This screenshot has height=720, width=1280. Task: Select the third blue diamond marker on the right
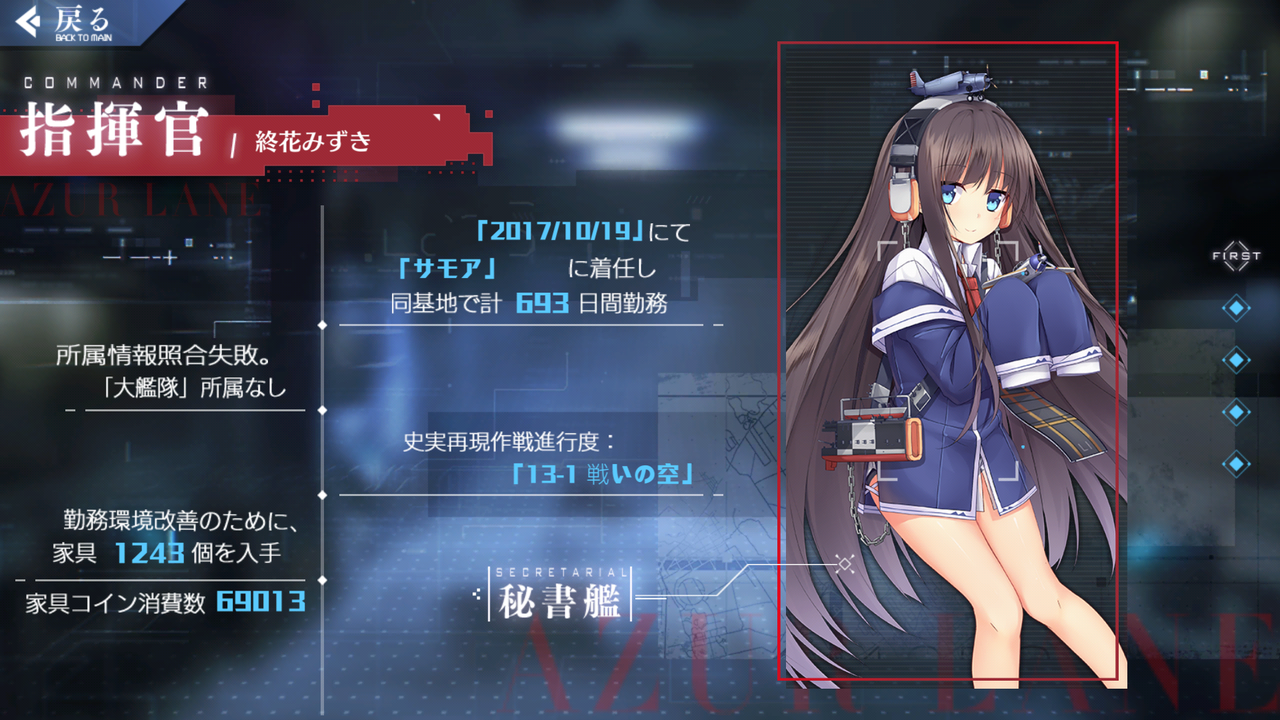point(1237,412)
